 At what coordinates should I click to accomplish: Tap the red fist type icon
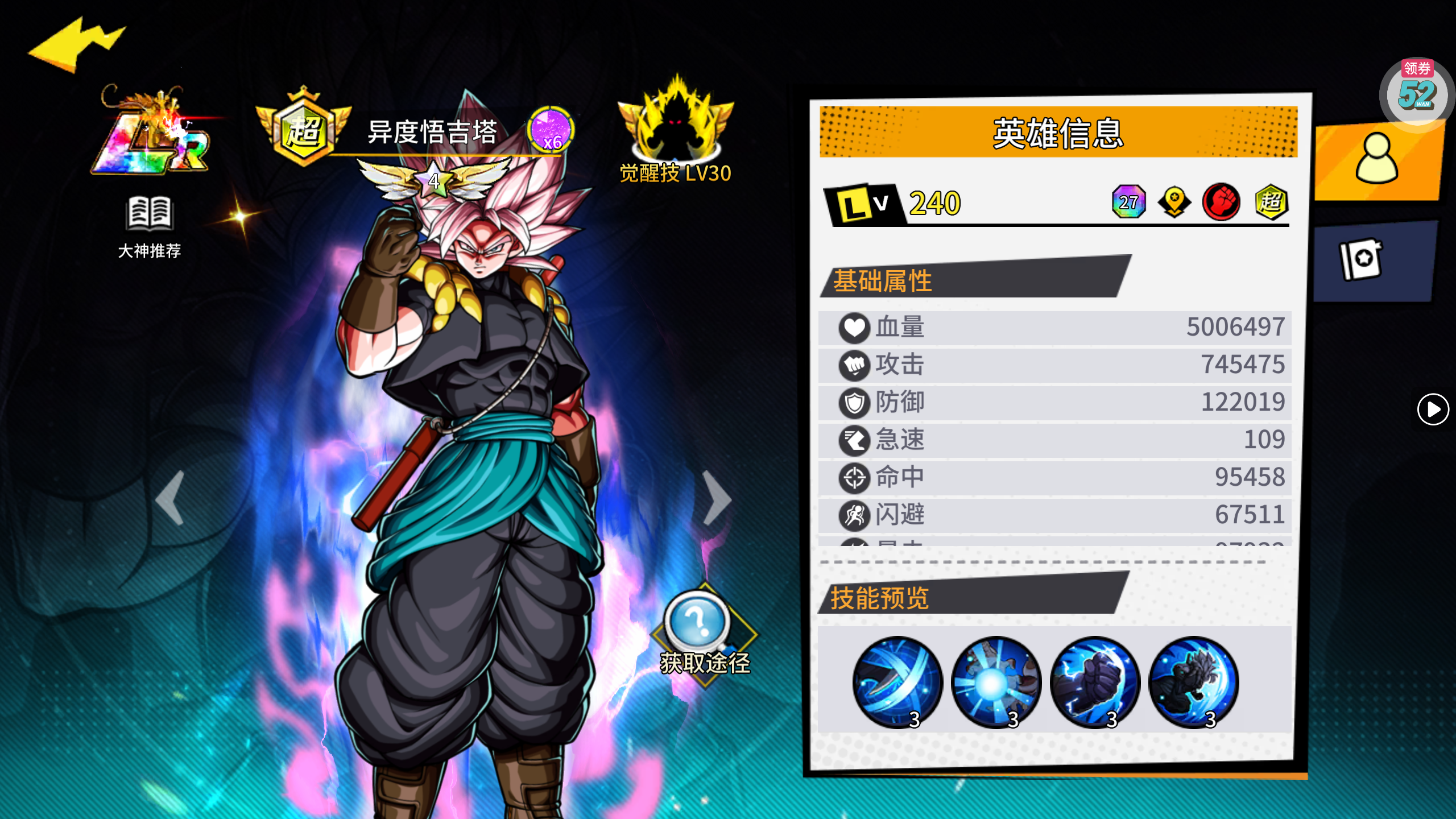(x=1221, y=202)
